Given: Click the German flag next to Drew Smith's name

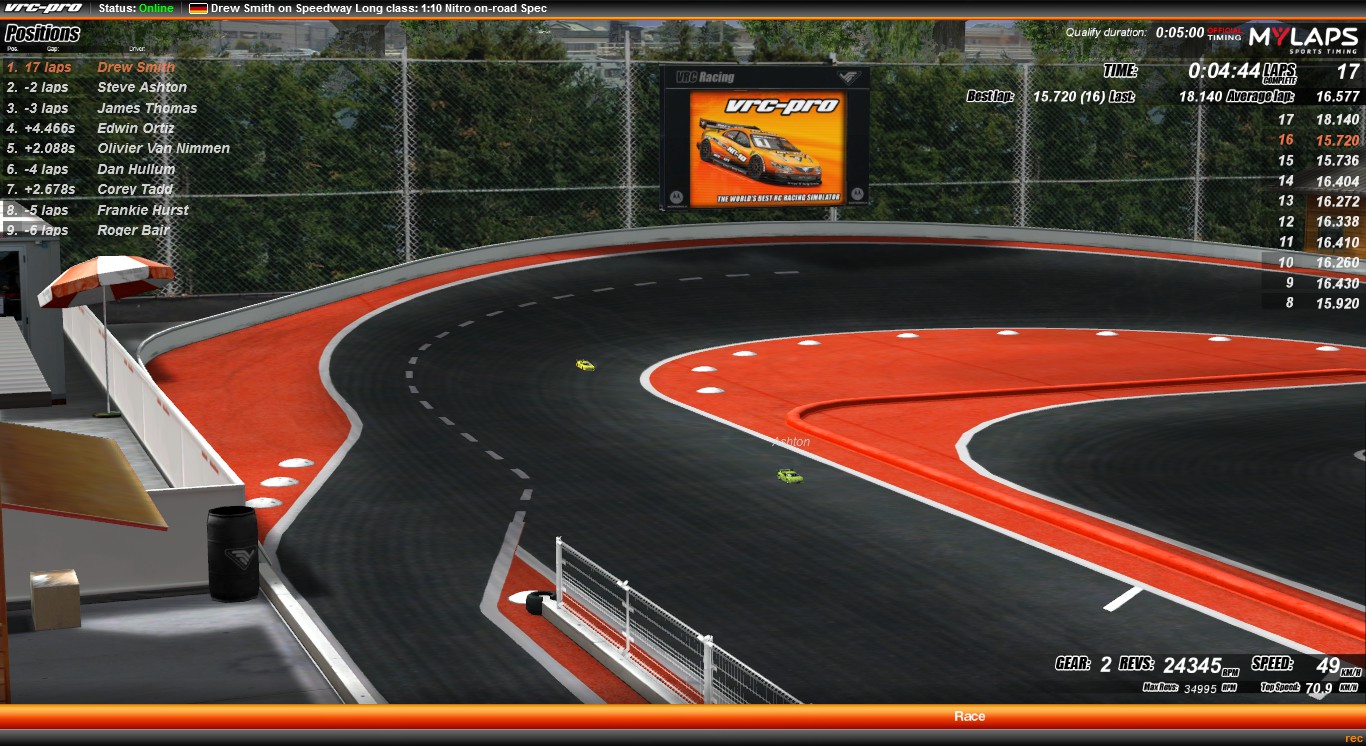Looking at the screenshot, I should [196, 8].
